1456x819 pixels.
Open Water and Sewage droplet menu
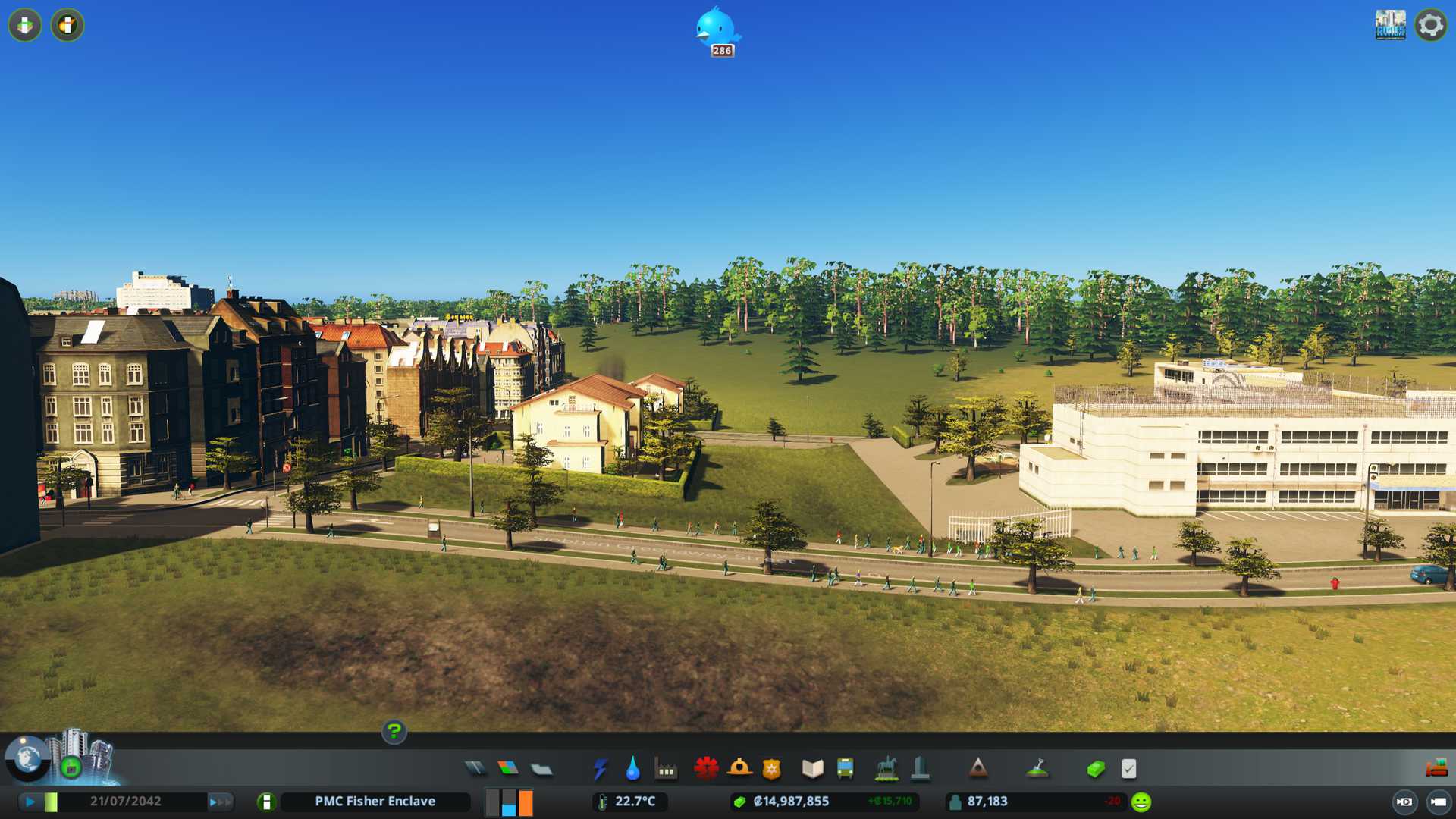(x=632, y=769)
